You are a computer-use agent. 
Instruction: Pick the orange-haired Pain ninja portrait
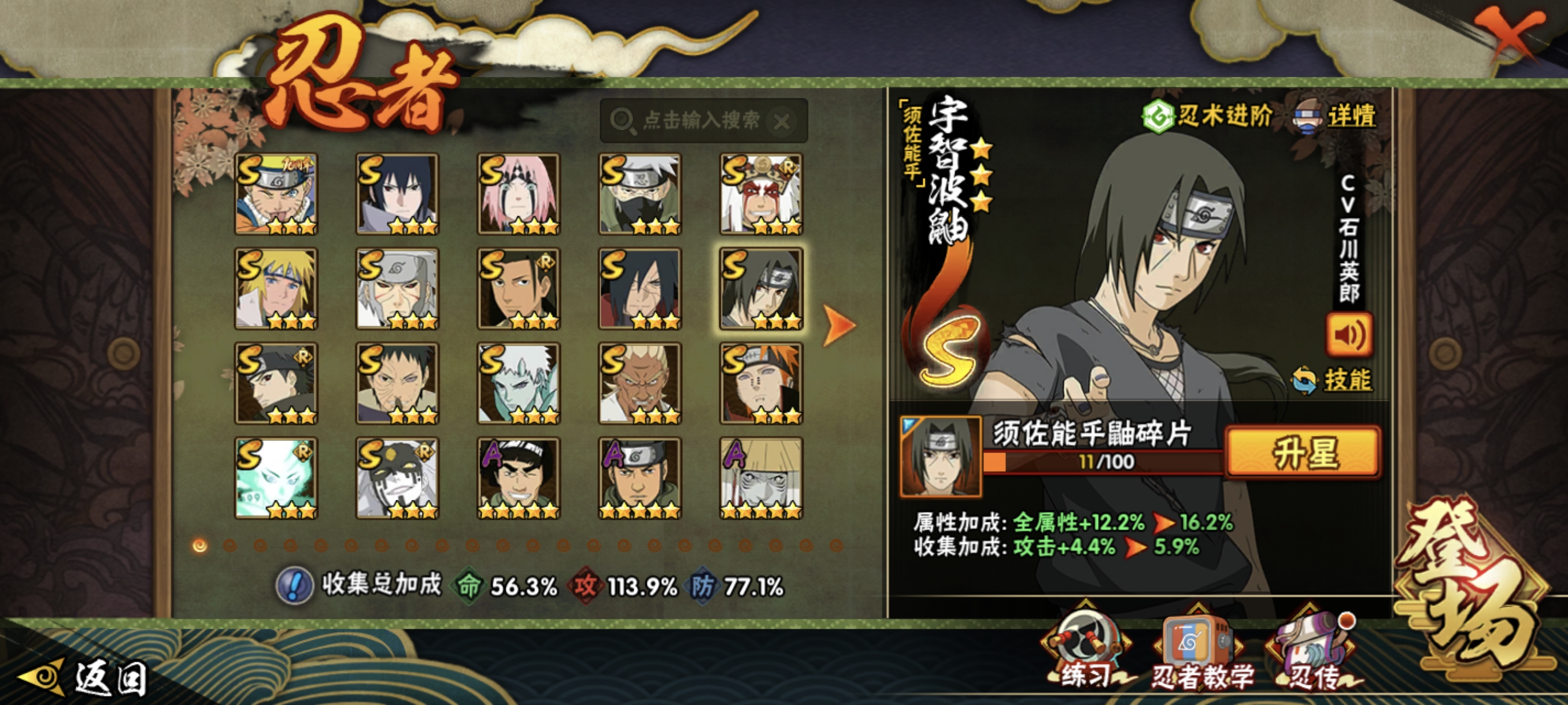click(x=761, y=383)
